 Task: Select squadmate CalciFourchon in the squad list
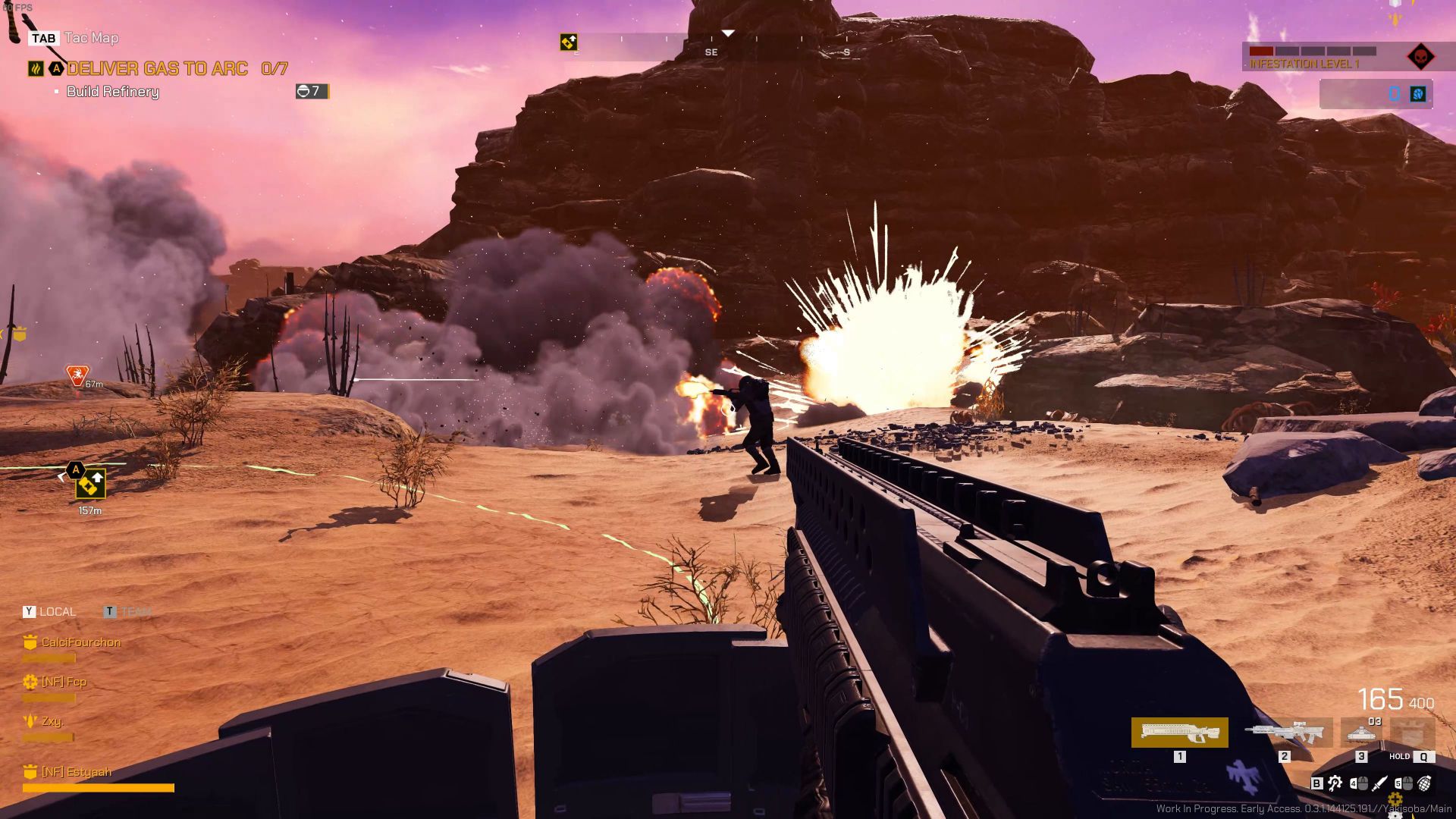pos(80,642)
